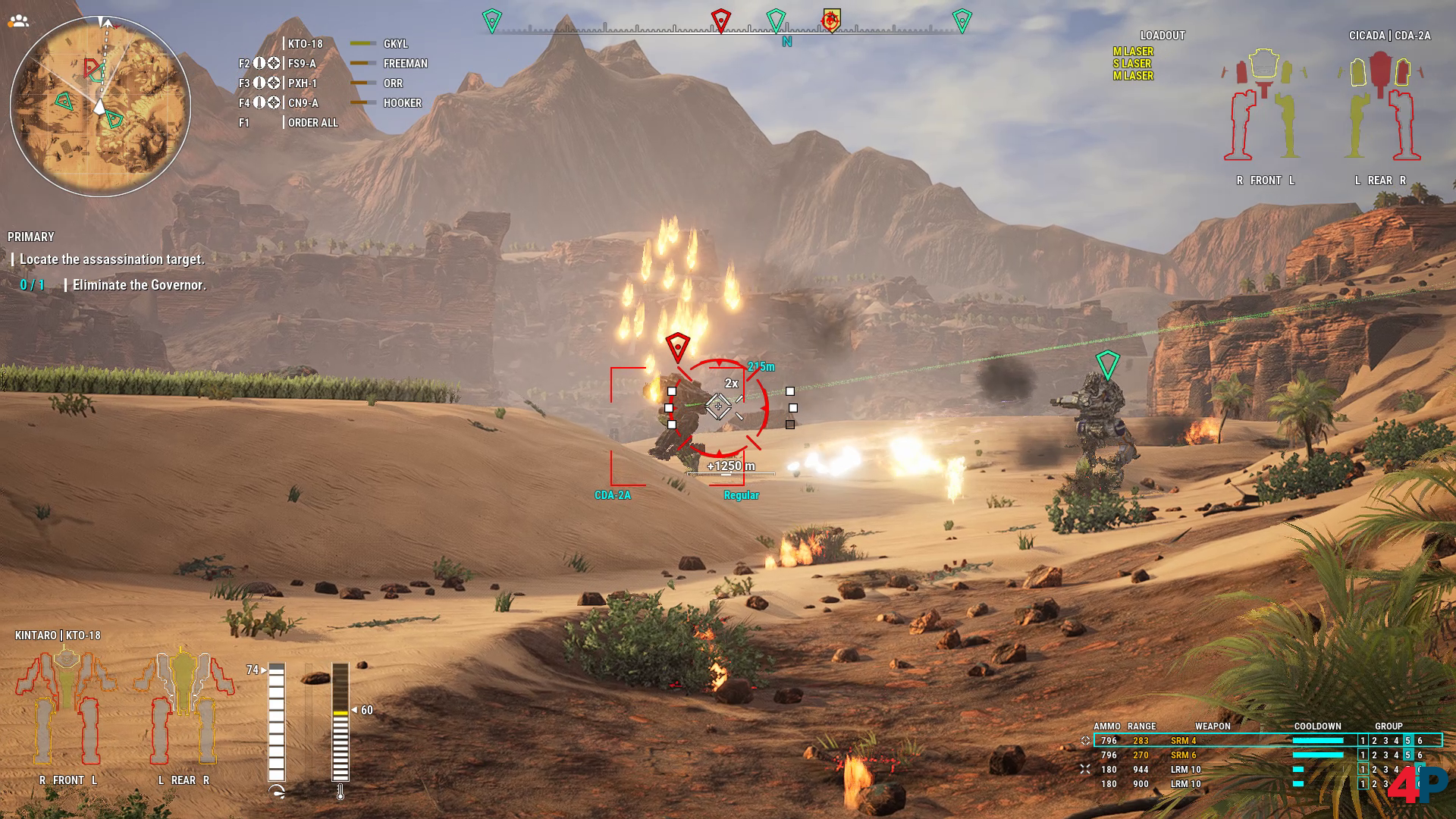
Task: Choose the ORDER ALL lance command
Action: click(312, 123)
